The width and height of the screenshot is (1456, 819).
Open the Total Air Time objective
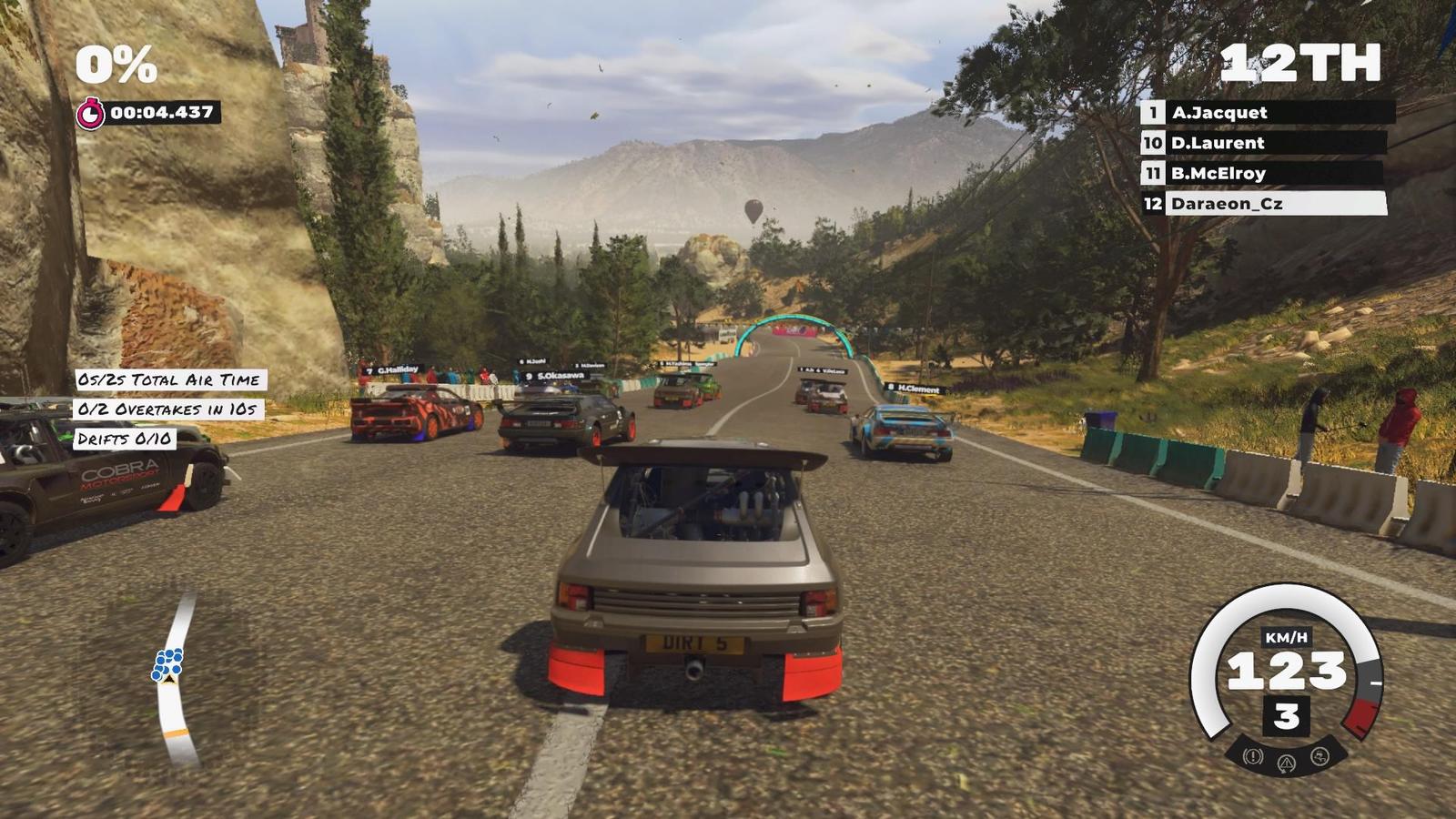tap(168, 379)
